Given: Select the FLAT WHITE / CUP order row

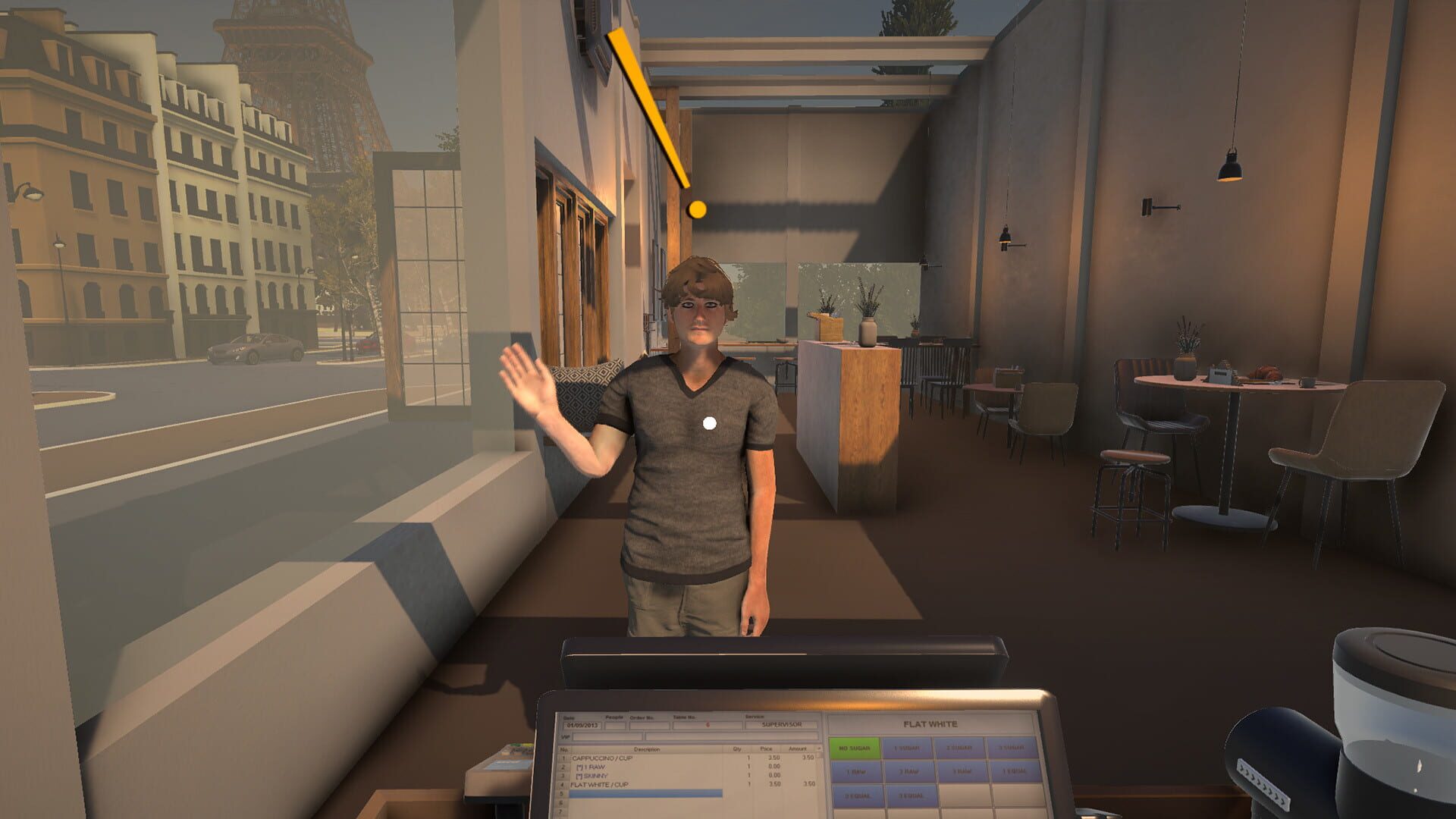Looking at the screenshot, I should coord(600,784).
